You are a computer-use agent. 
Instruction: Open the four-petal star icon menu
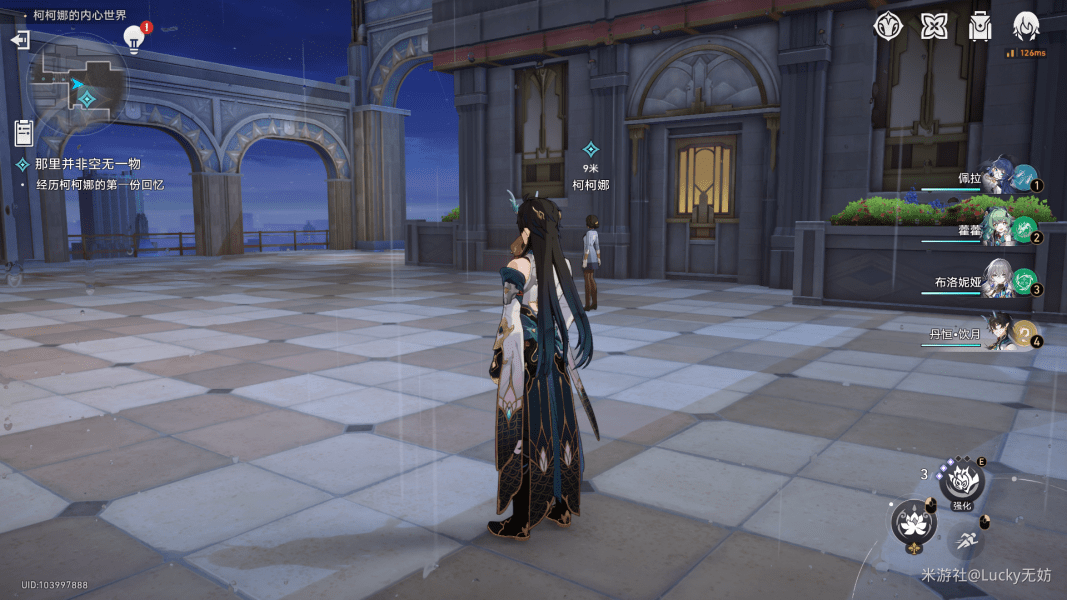[x=934, y=26]
